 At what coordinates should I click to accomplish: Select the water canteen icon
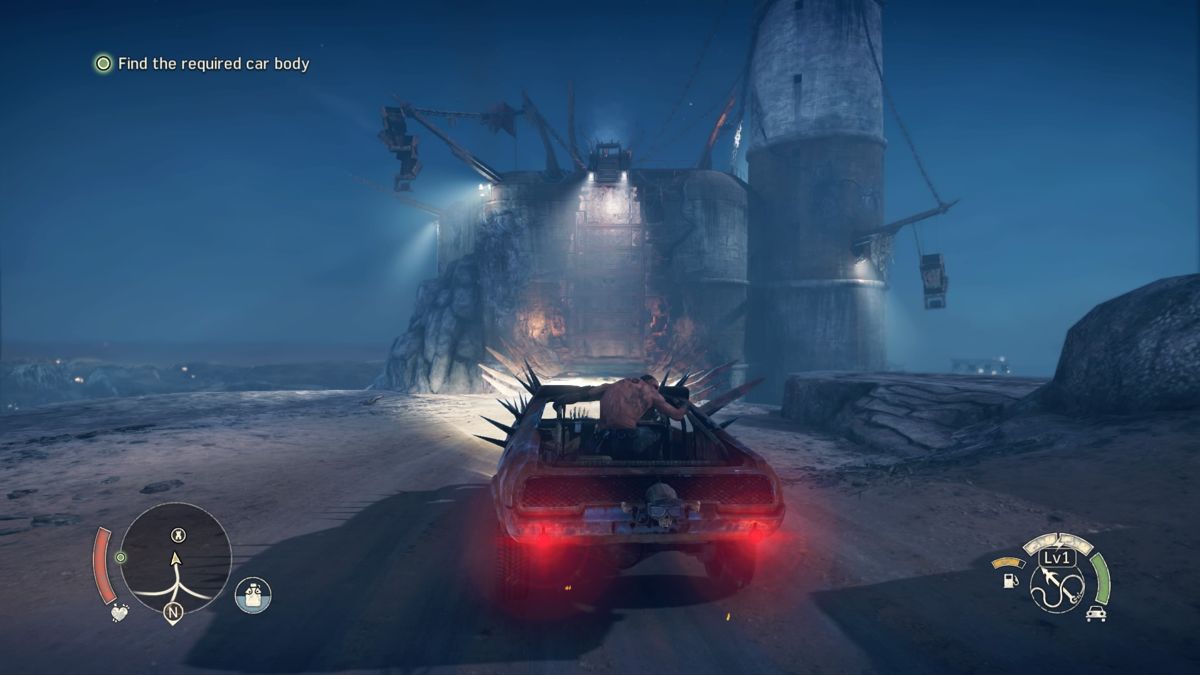(x=253, y=595)
